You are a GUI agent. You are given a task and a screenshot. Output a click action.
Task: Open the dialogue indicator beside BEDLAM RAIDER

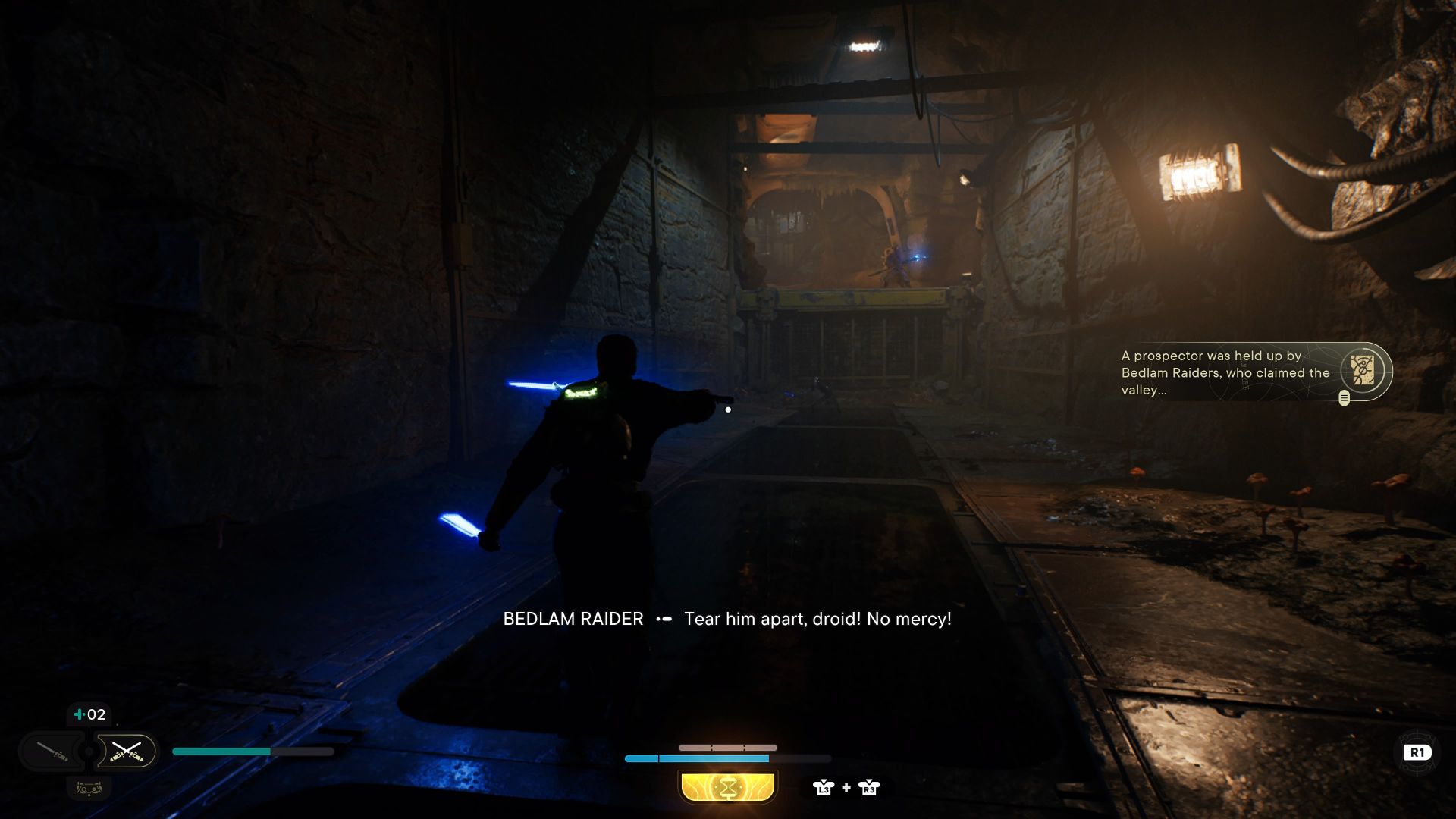point(663,619)
